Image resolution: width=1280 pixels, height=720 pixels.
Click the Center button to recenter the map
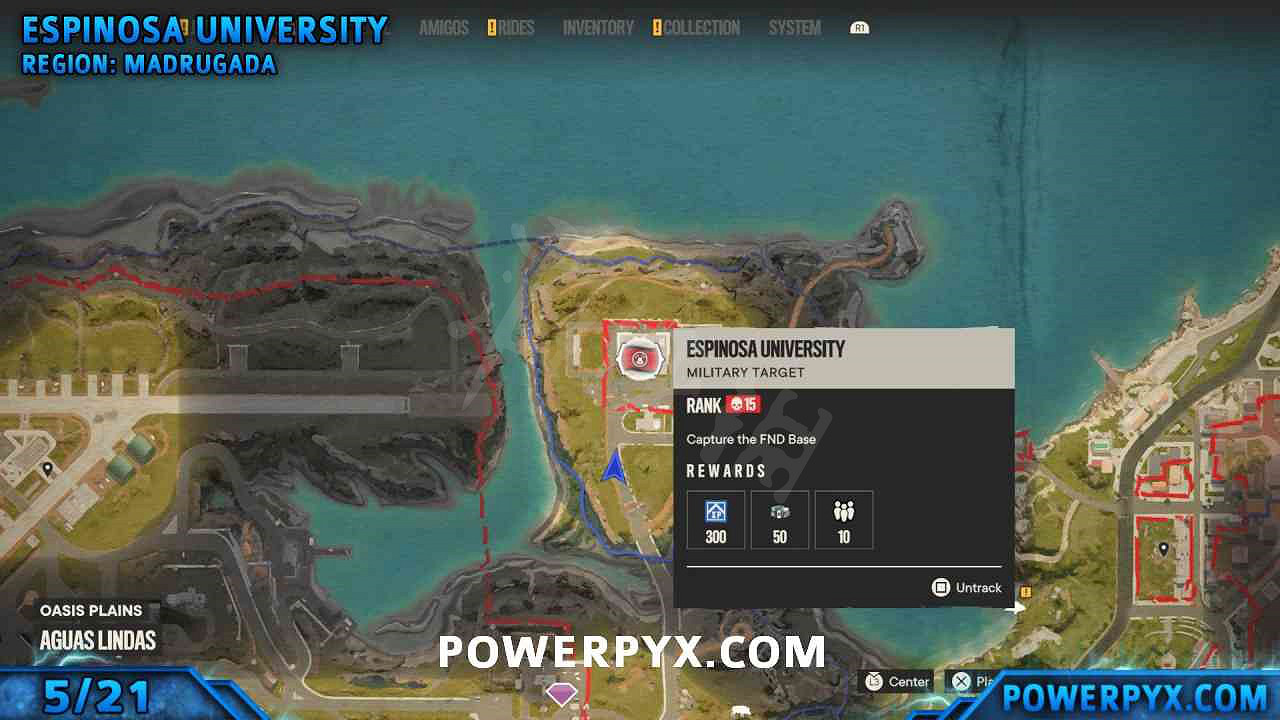(897, 681)
